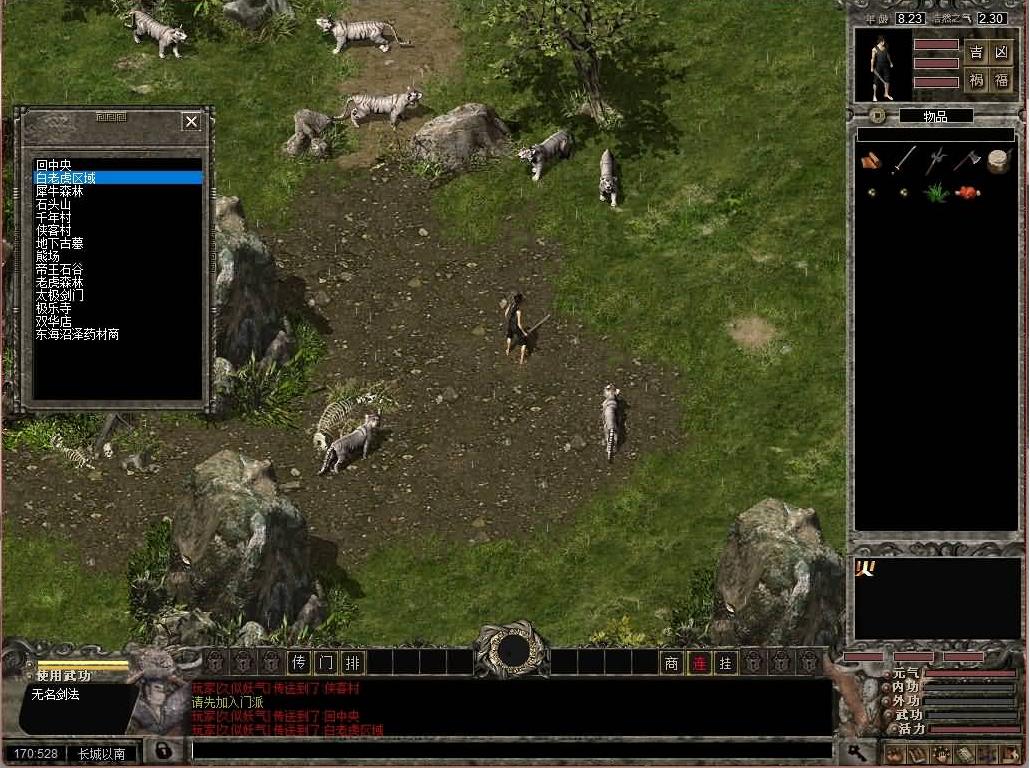The image size is (1030, 768).
Task: Open the 传 button on the bottom bar
Action: 298,662
